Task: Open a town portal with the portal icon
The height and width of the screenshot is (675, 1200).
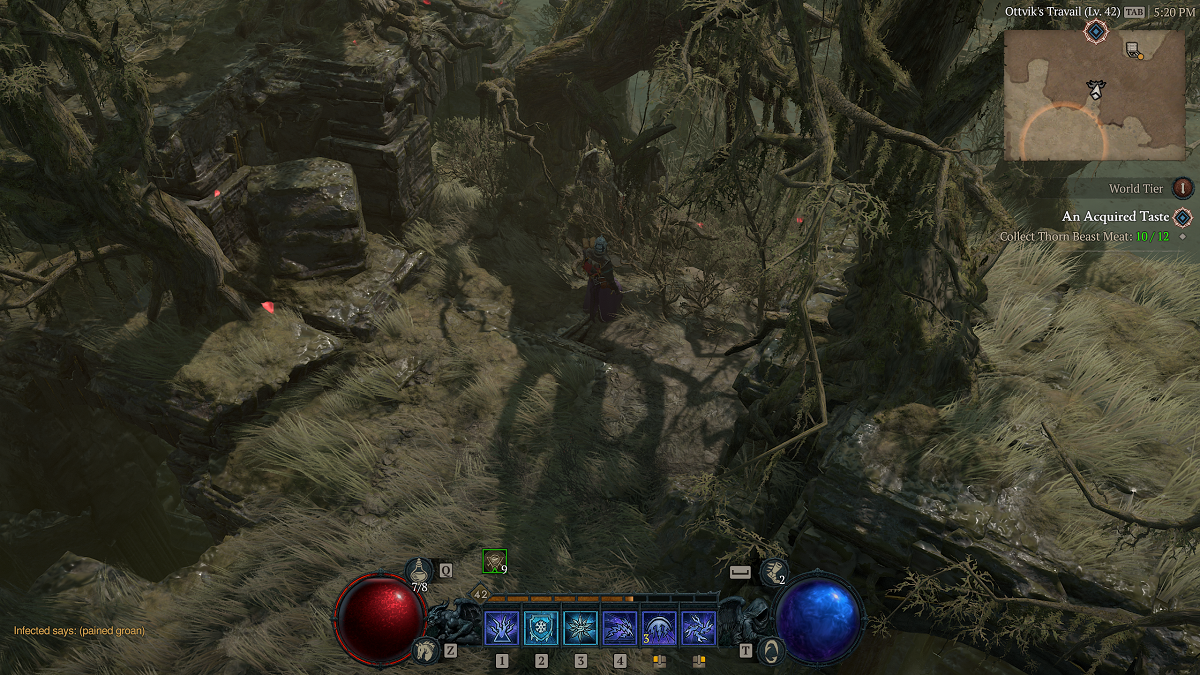Action: click(x=771, y=650)
